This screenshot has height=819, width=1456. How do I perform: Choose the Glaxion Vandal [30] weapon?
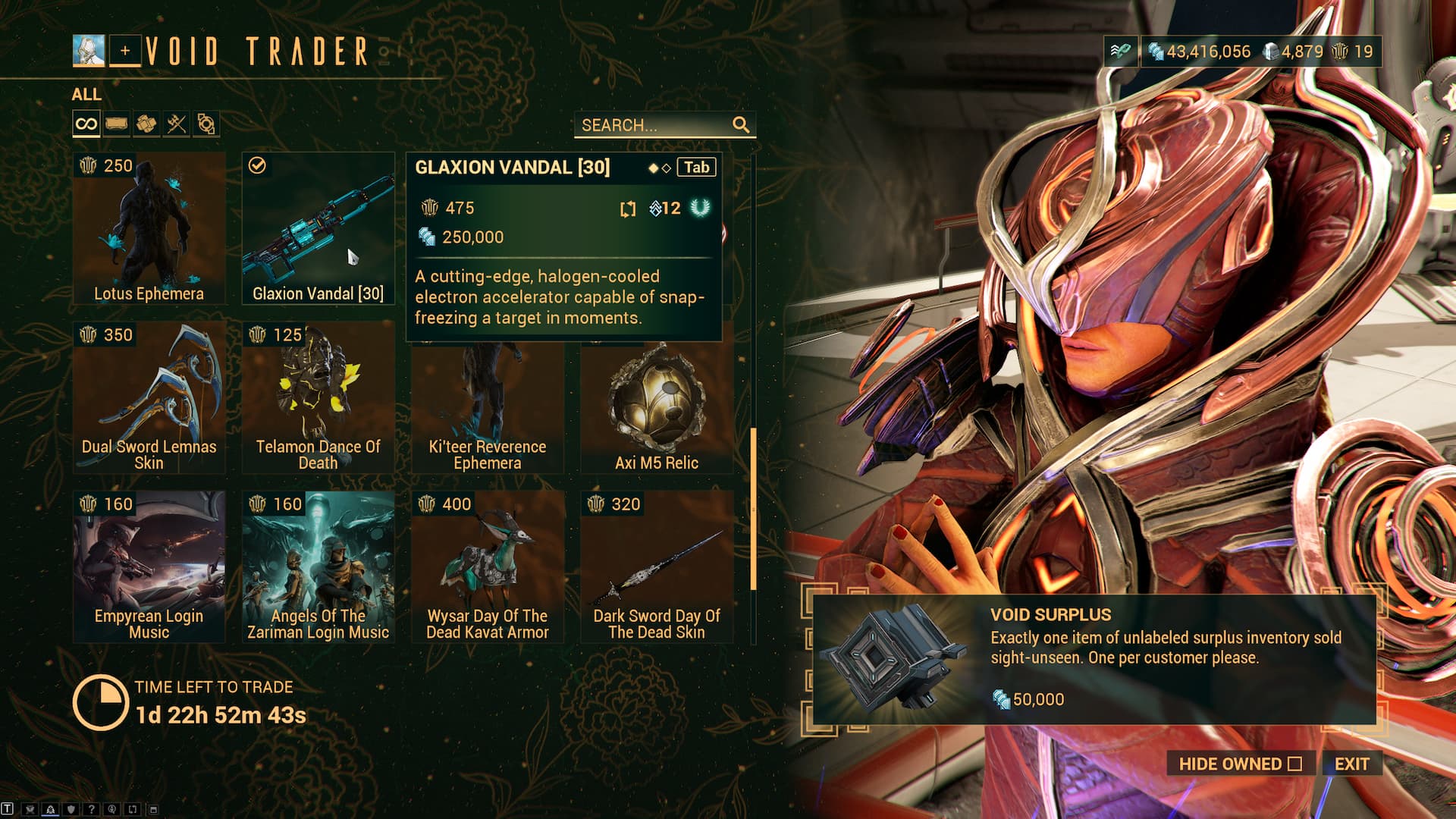318,228
